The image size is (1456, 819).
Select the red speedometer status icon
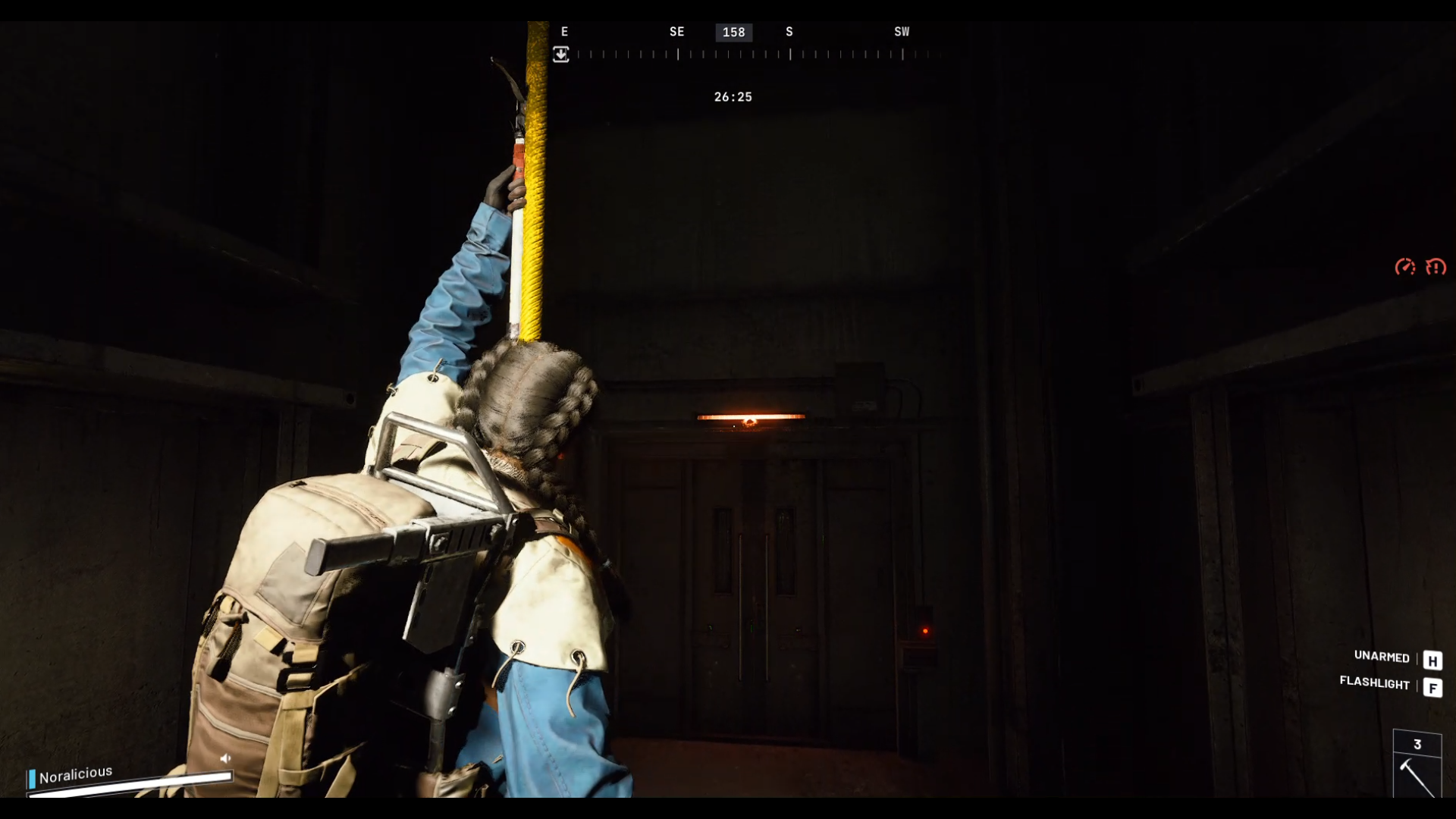pyautogui.click(x=1404, y=267)
